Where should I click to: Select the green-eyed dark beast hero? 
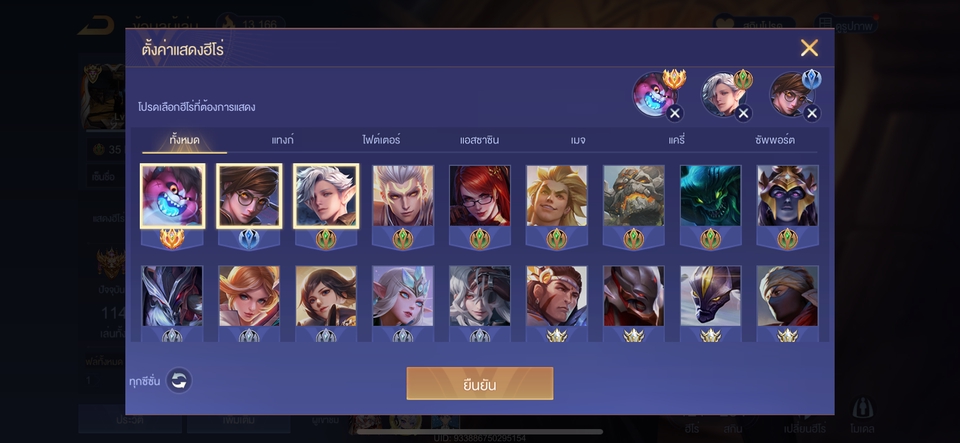click(710, 196)
